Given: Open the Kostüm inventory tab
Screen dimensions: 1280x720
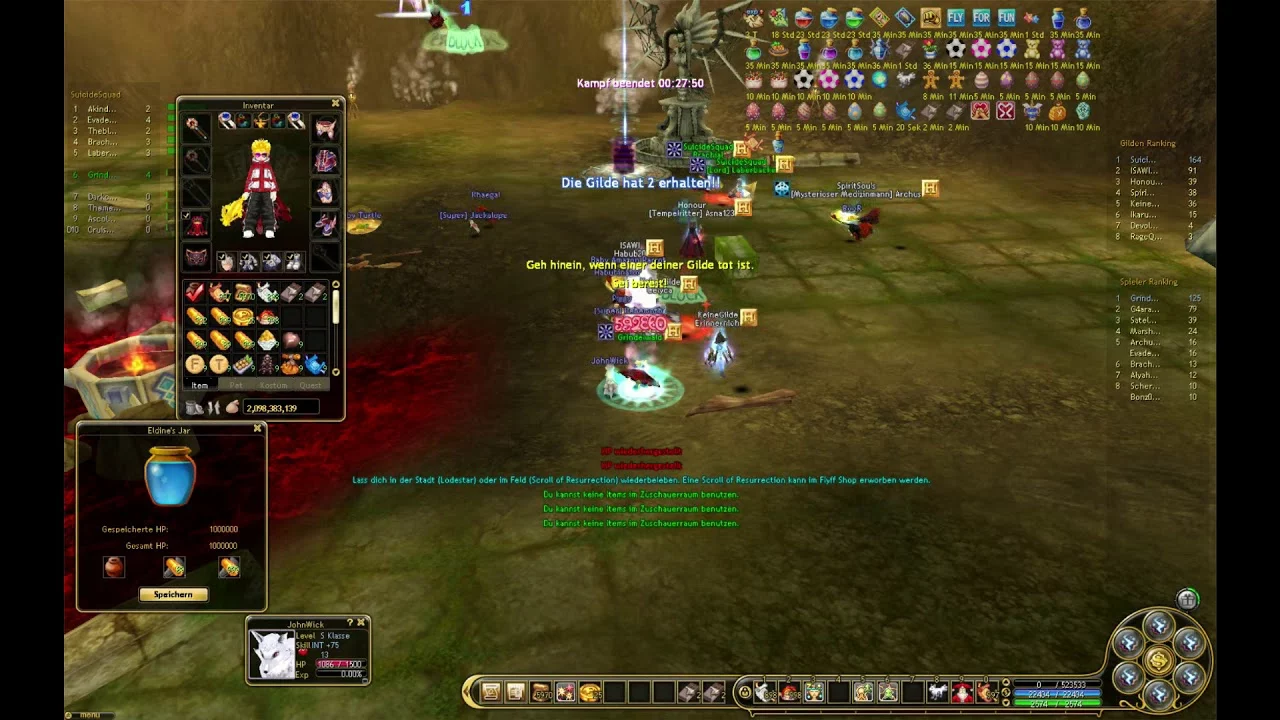Looking at the screenshot, I should point(273,385).
